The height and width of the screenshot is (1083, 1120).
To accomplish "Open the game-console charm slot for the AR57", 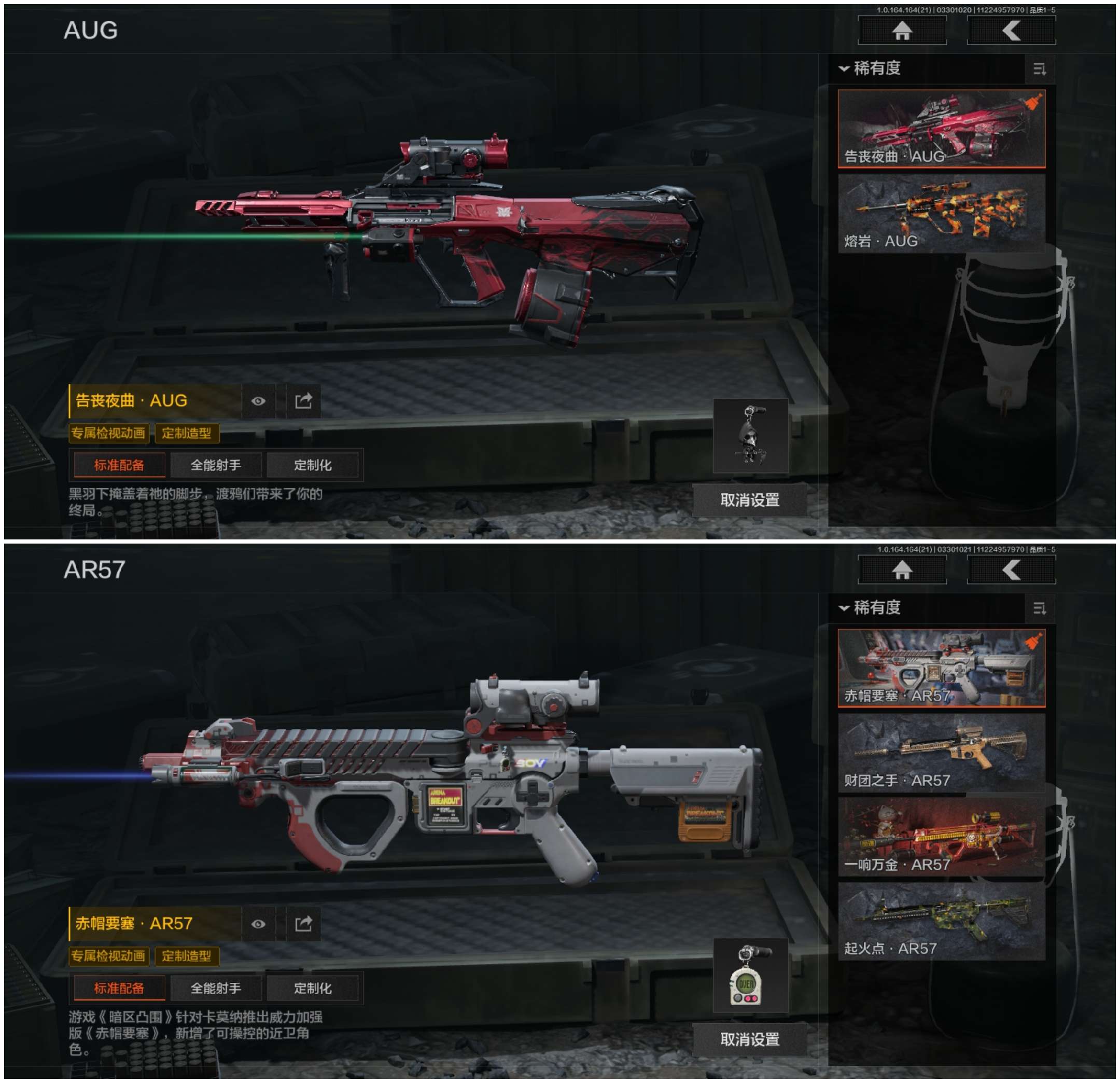I will (x=750, y=976).
